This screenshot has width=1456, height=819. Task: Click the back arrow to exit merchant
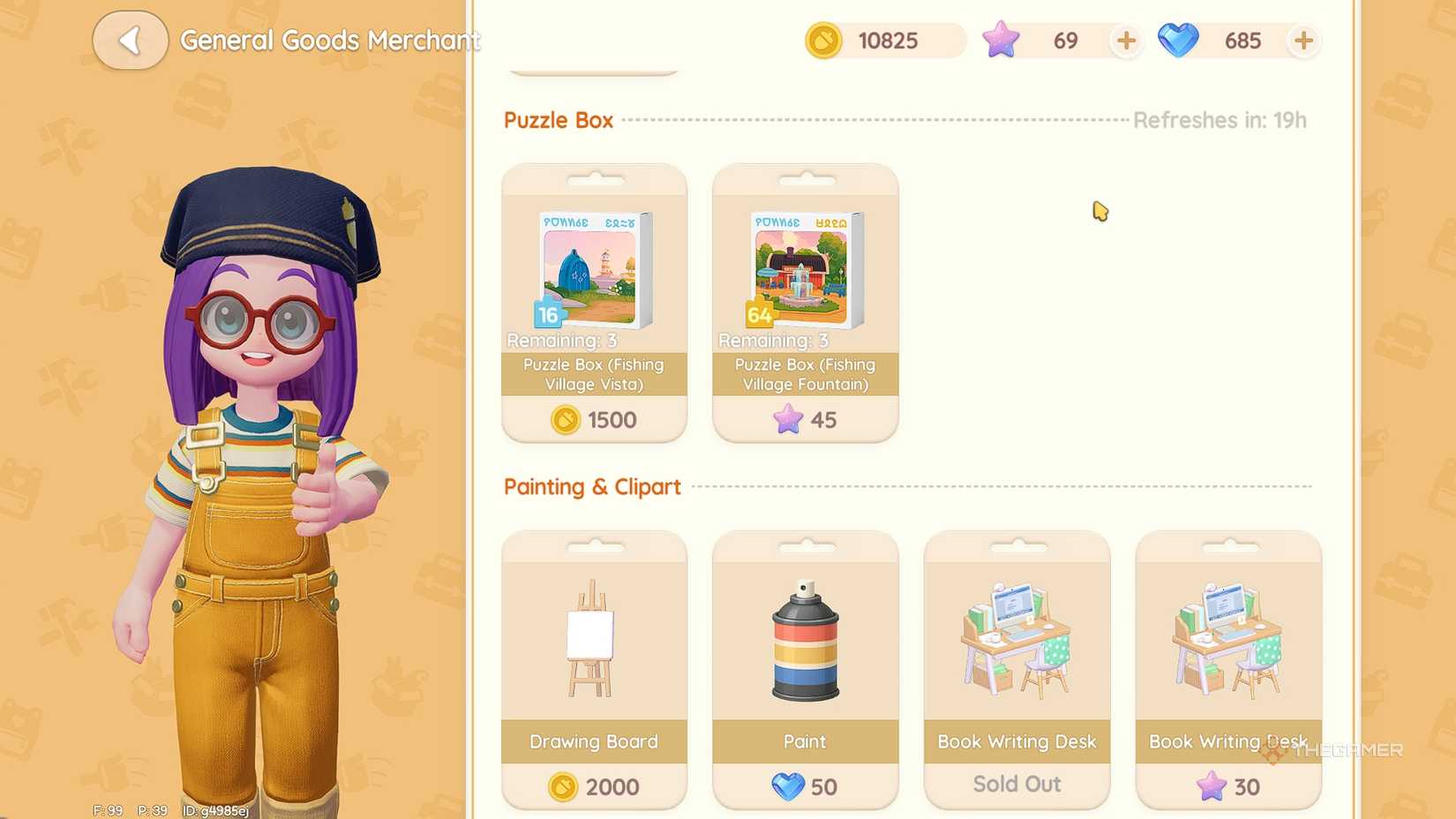click(131, 40)
